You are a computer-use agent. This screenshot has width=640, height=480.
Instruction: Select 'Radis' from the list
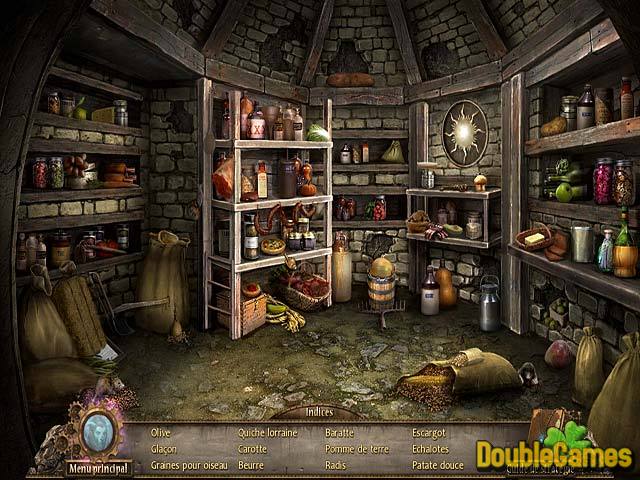point(336,465)
